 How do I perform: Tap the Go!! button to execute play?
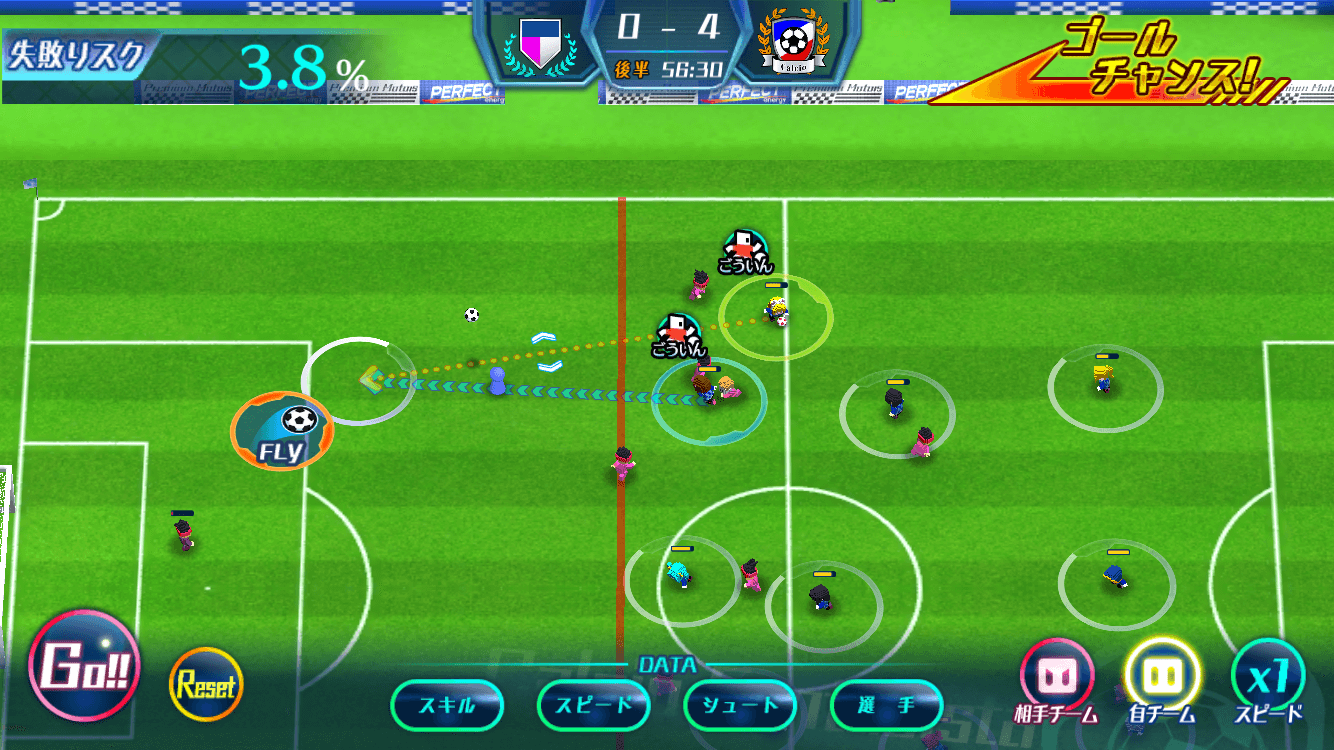coord(84,666)
